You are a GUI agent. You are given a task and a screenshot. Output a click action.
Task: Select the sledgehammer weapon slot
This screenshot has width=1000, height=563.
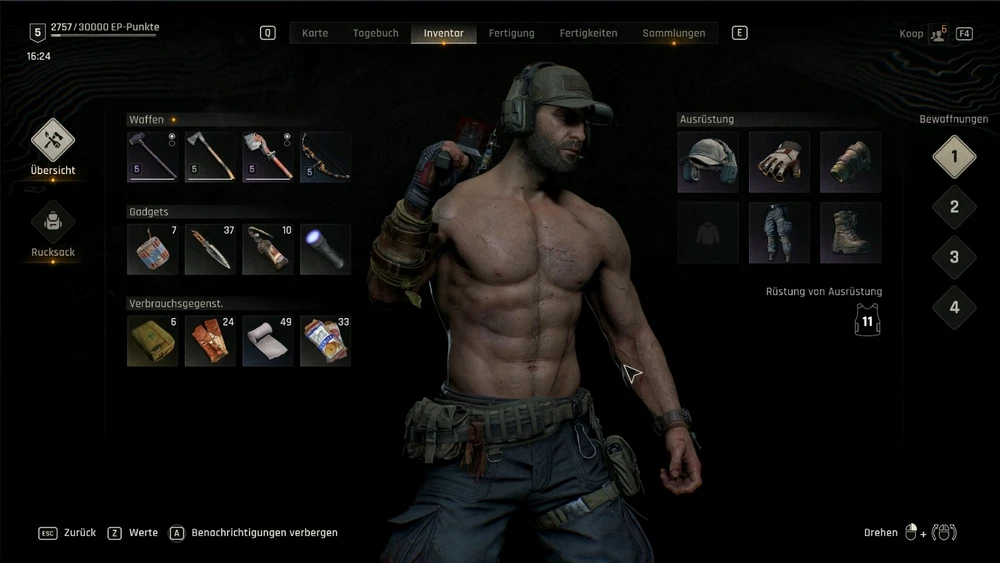pos(153,157)
